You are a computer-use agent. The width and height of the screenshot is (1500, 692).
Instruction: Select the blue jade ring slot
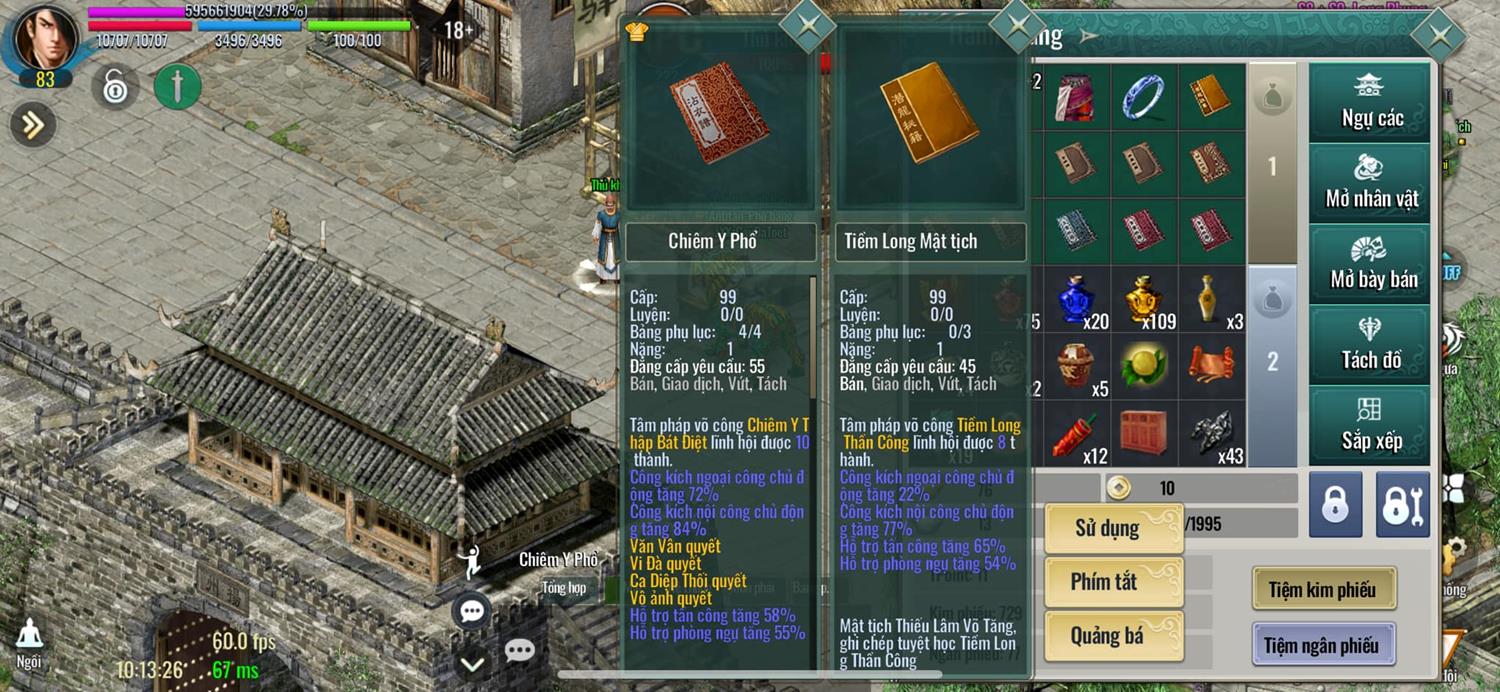pos(1143,97)
